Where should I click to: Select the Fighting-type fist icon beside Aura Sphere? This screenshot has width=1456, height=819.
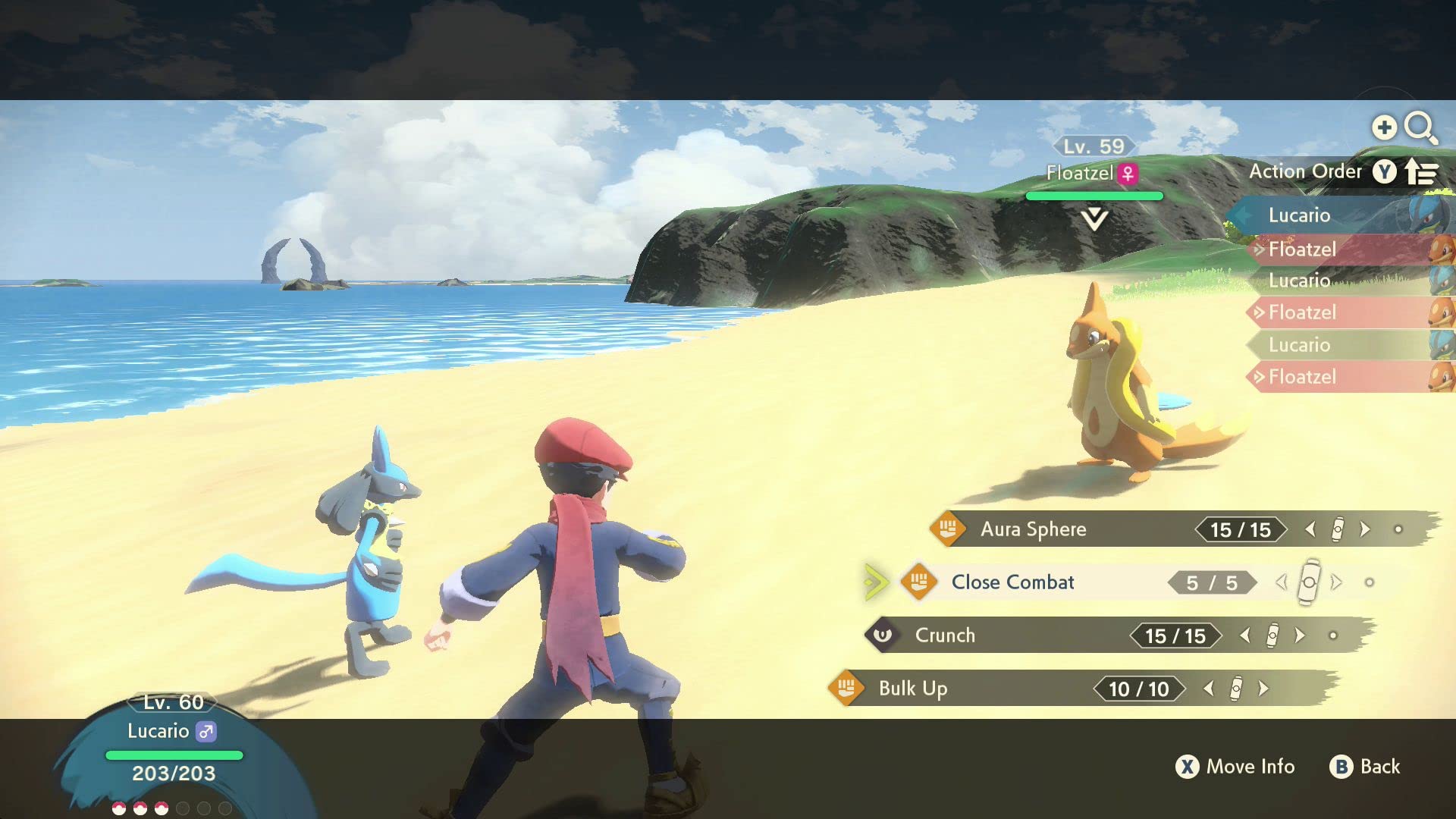(947, 529)
